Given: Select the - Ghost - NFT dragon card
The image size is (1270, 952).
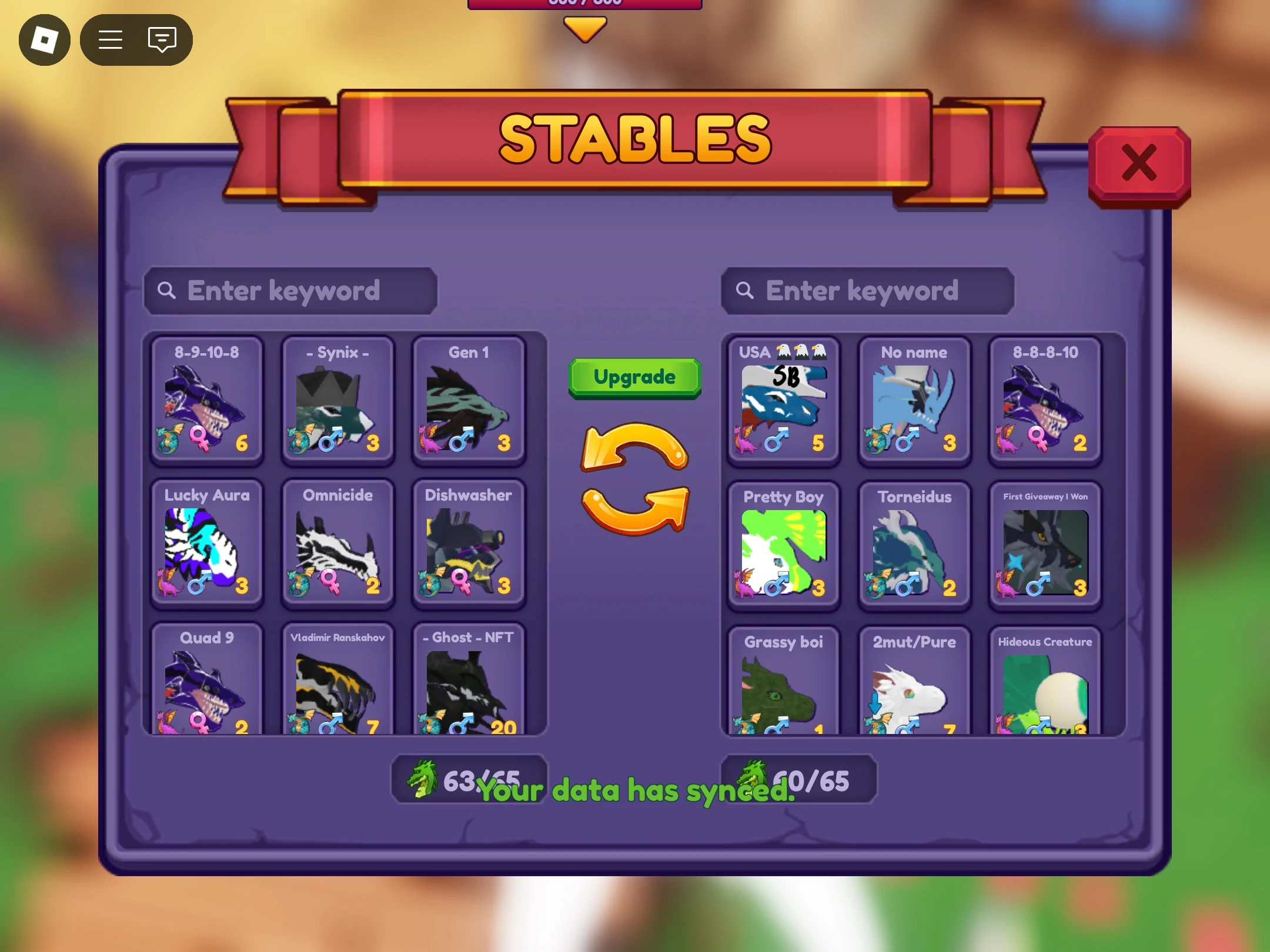Looking at the screenshot, I should pyautogui.click(x=469, y=682).
